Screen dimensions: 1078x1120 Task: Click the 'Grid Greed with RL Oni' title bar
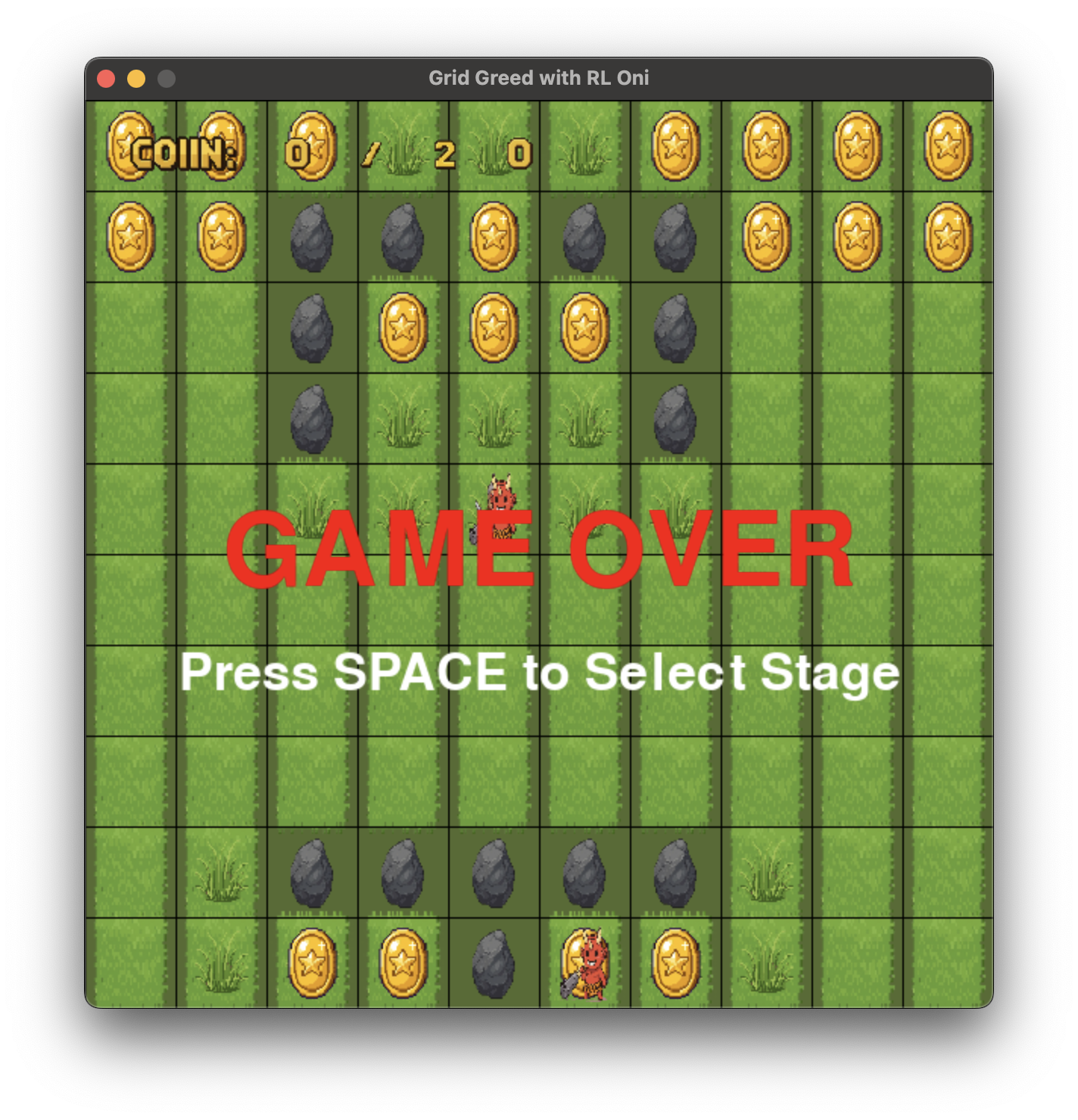click(x=537, y=76)
